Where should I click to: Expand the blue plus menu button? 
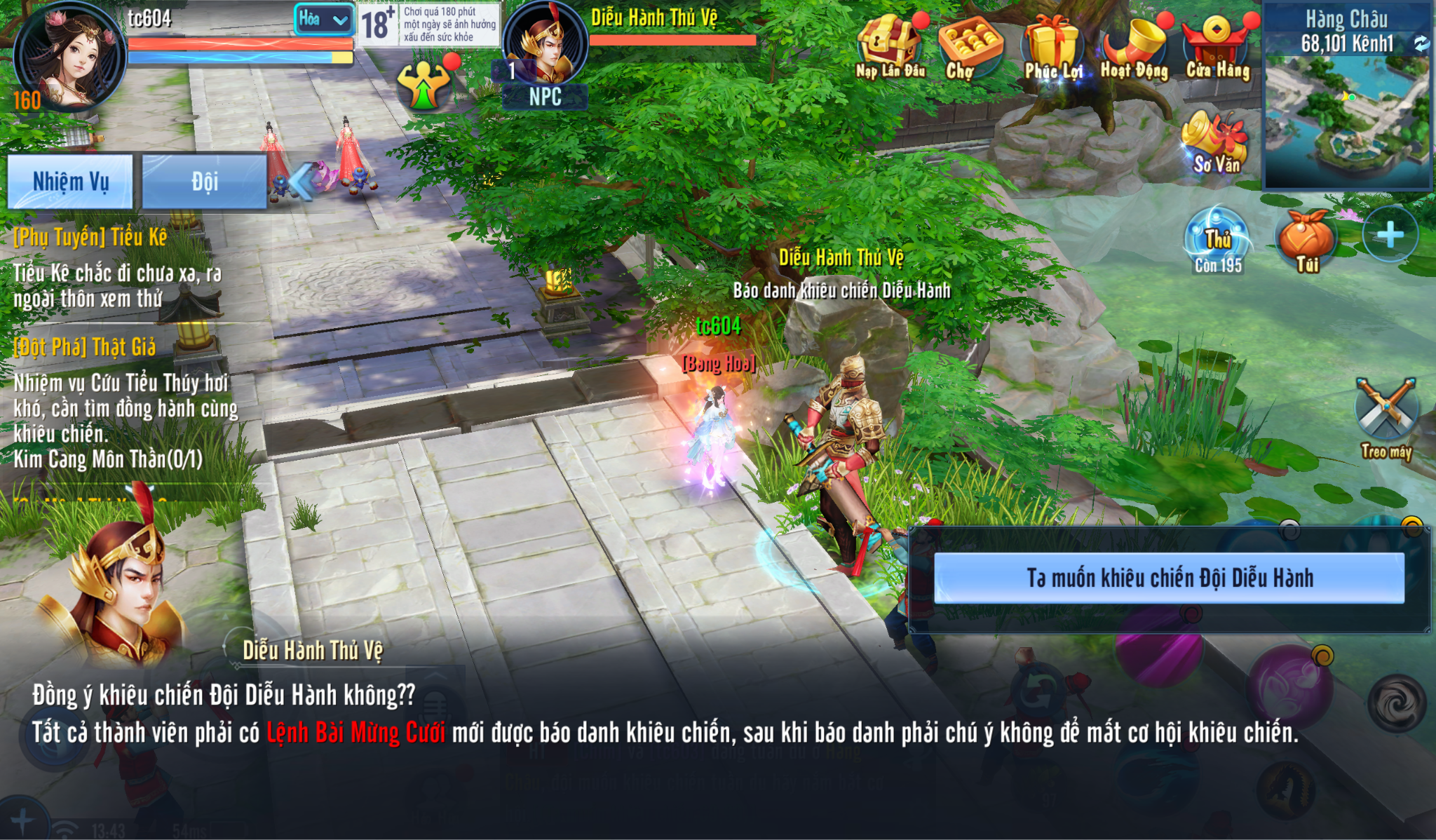coord(1390,235)
